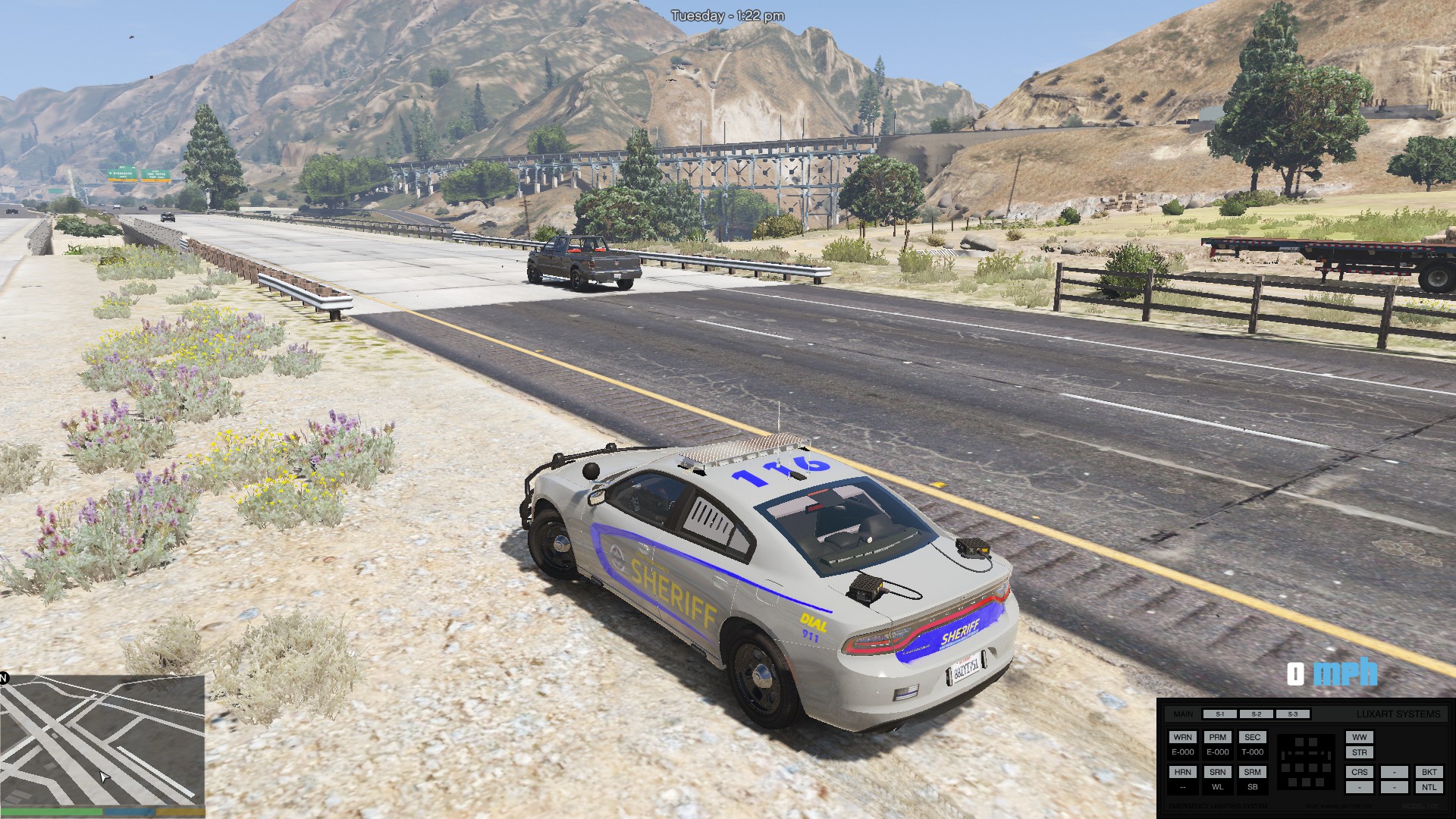This screenshot has height=819, width=1456.
Task: Enable the STR strobe button
Action: click(x=1359, y=753)
